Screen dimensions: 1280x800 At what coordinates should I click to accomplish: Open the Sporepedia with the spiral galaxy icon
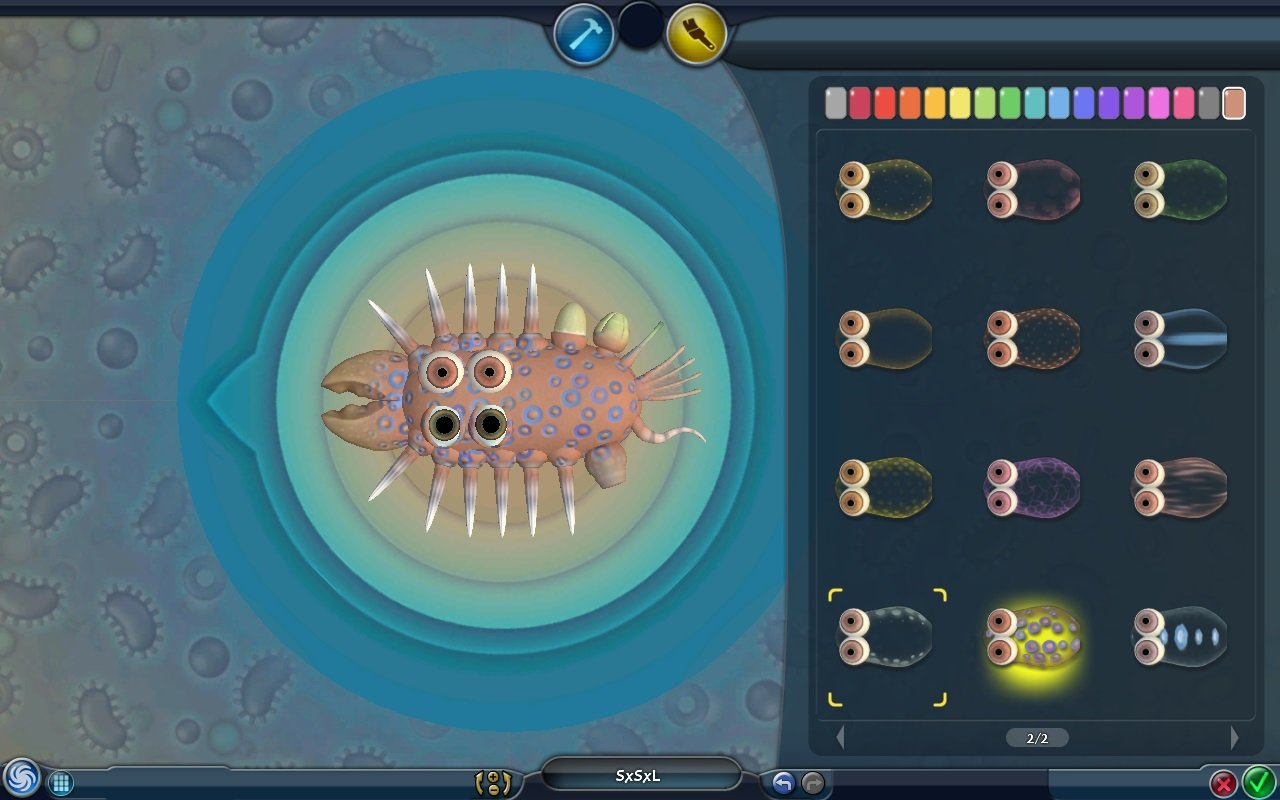tap(22, 779)
